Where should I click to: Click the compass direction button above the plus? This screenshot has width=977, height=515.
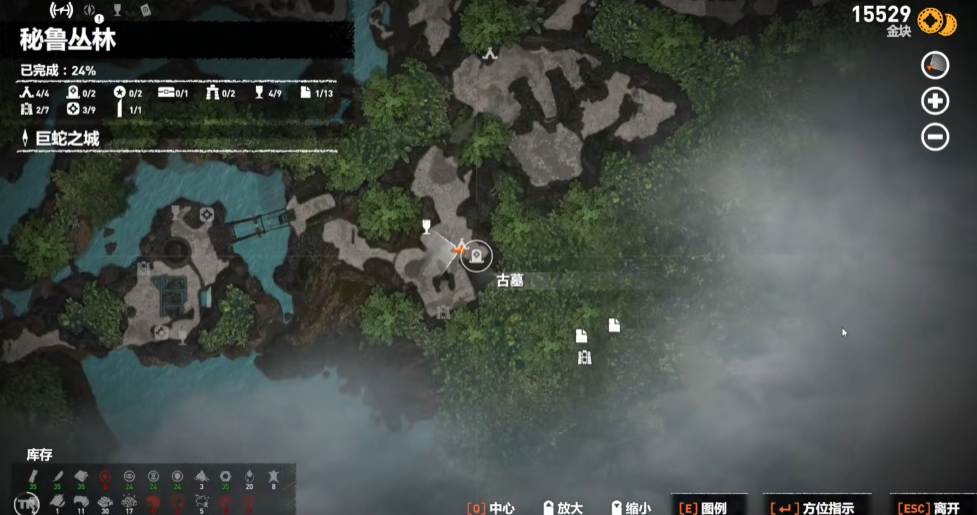[935, 65]
